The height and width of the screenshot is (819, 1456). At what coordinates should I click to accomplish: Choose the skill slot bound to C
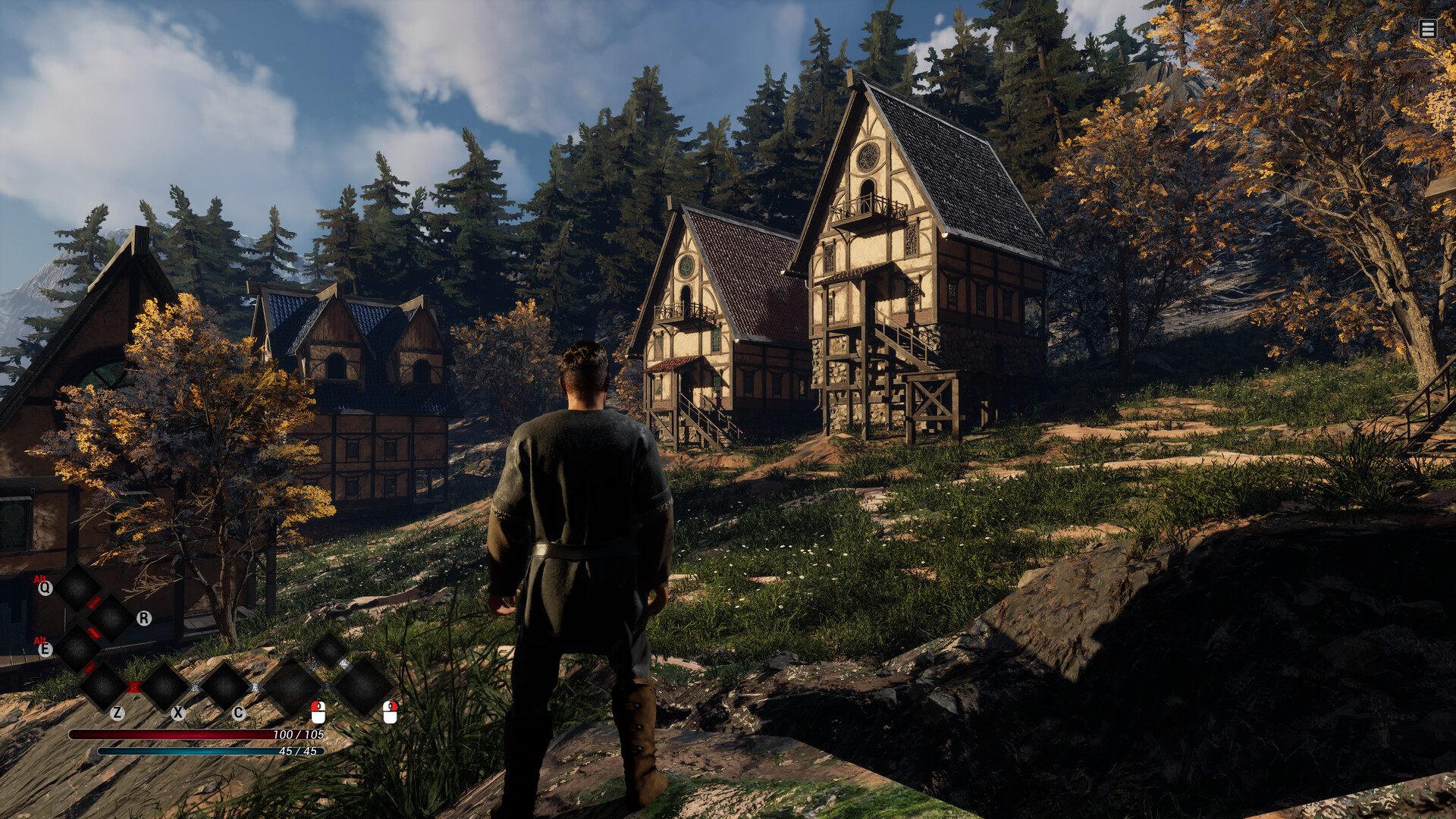pyautogui.click(x=224, y=686)
